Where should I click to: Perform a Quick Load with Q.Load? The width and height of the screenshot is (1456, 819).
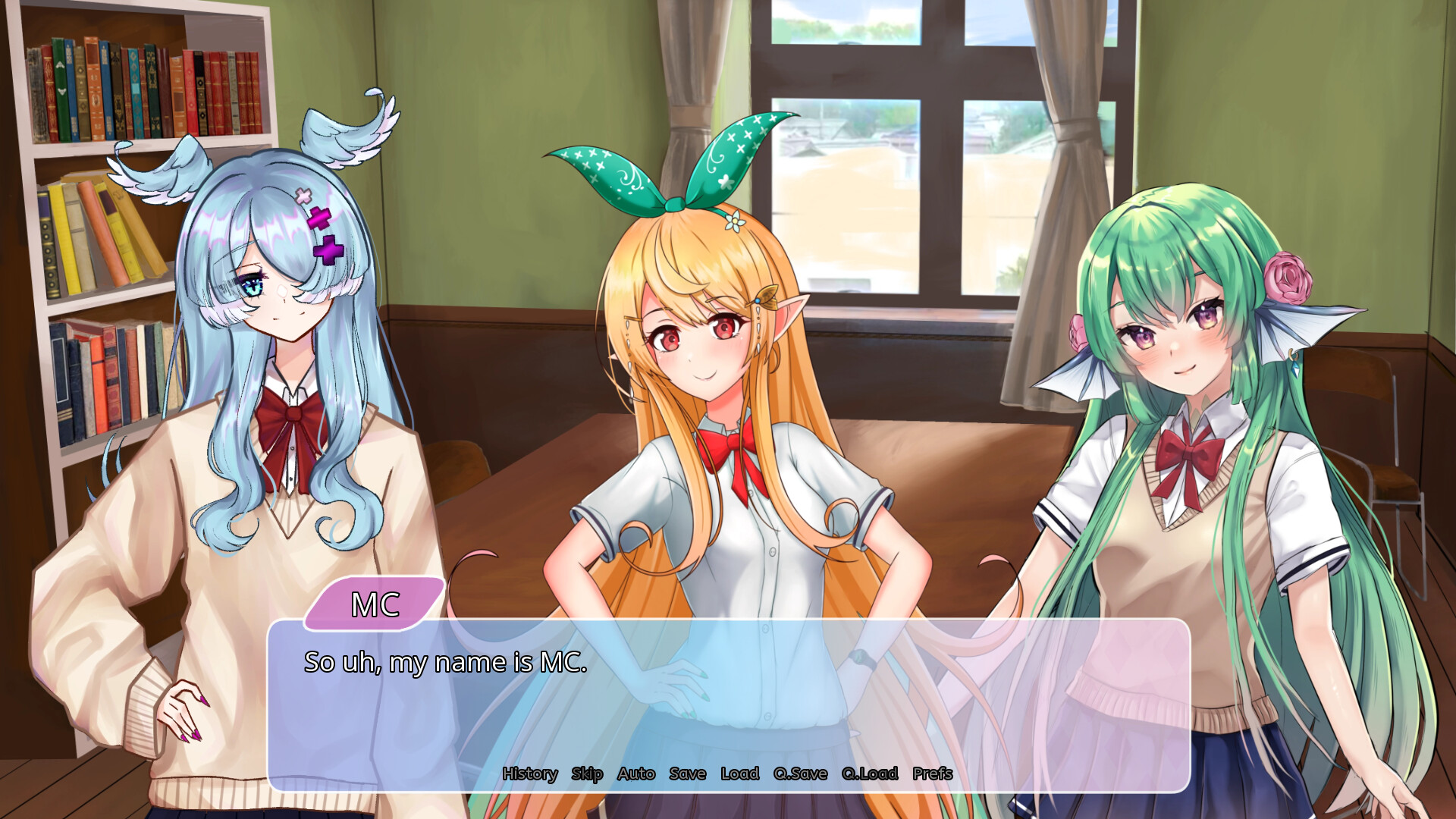(868, 774)
